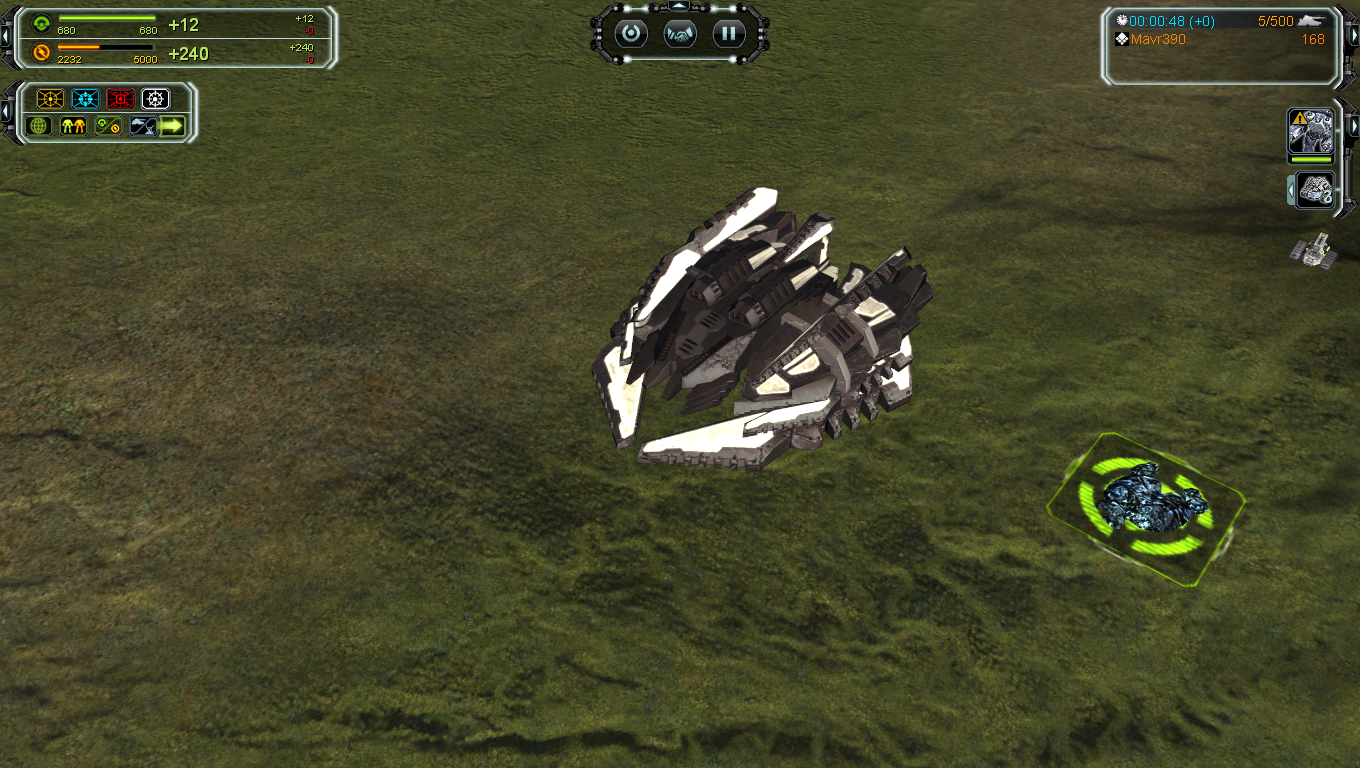Collapse the top center menu bar arrow
The height and width of the screenshot is (768, 1360).
[x=680, y=7]
